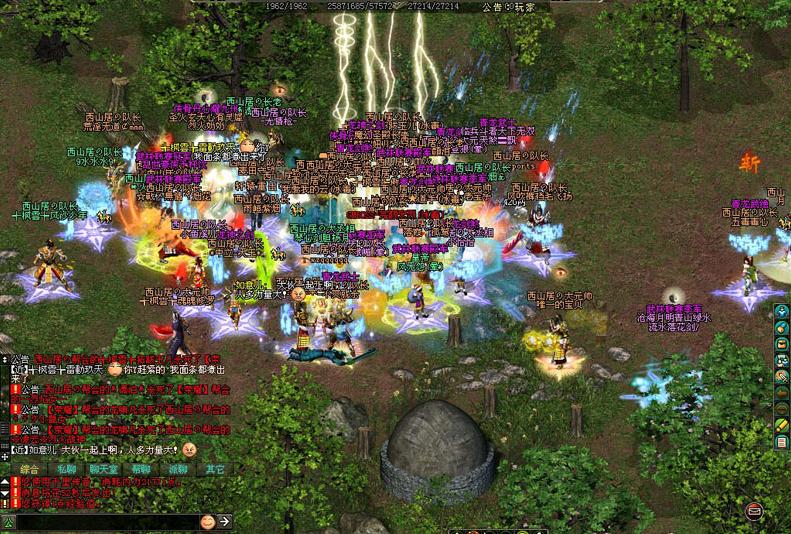The width and height of the screenshot is (791, 534).
Task: Open the red envelope mail icon
Action: click(753, 512)
